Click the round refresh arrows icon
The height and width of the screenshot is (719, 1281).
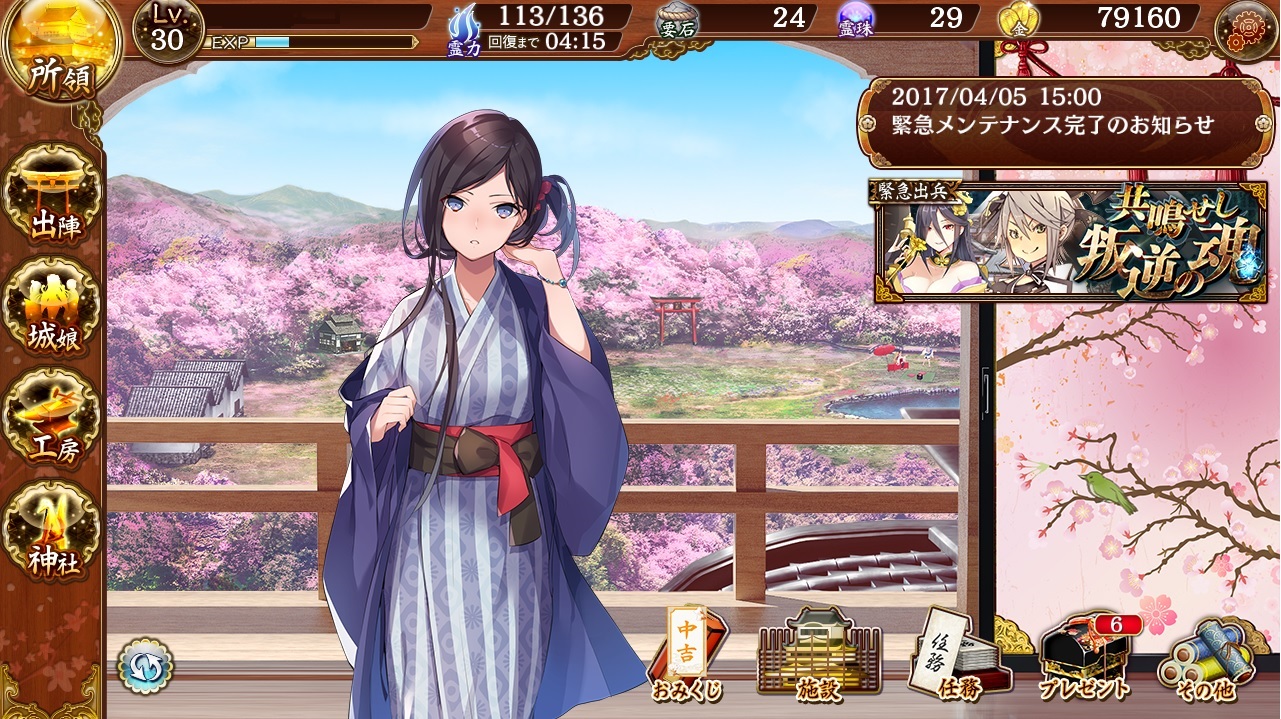click(x=145, y=666)
